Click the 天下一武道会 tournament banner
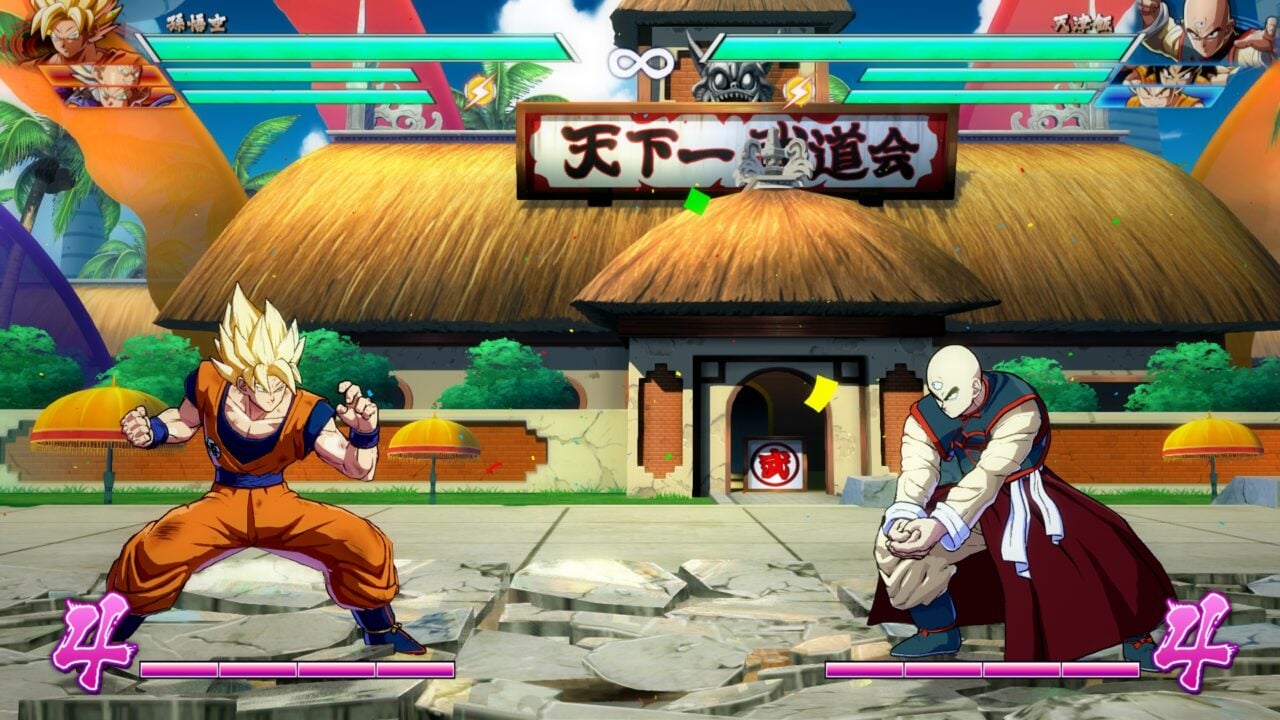The height and width of the screenshot is (720, 1280). coord(730,150)
